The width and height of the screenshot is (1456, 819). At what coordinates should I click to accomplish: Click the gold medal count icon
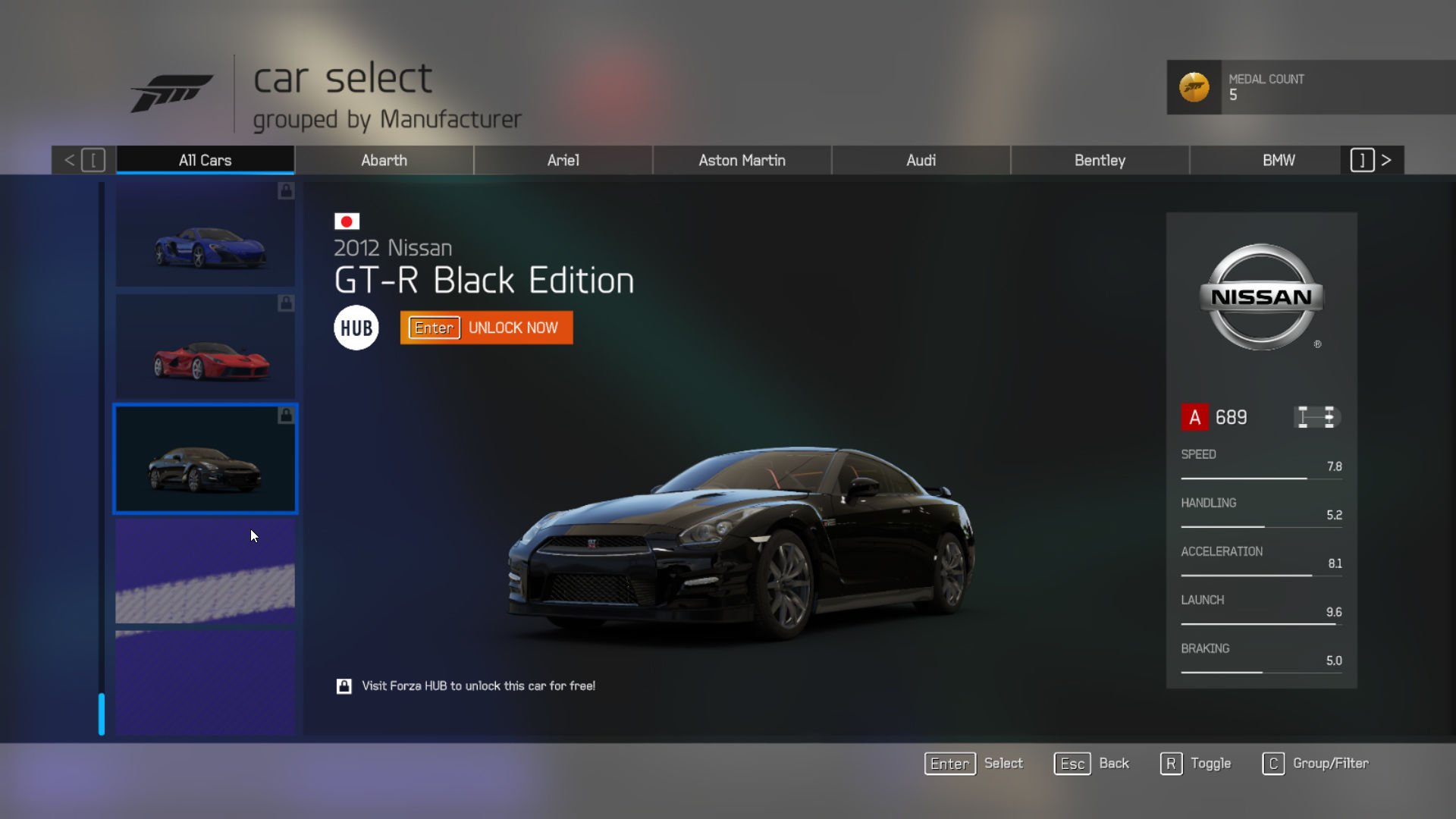click(x=1194, y=88)
